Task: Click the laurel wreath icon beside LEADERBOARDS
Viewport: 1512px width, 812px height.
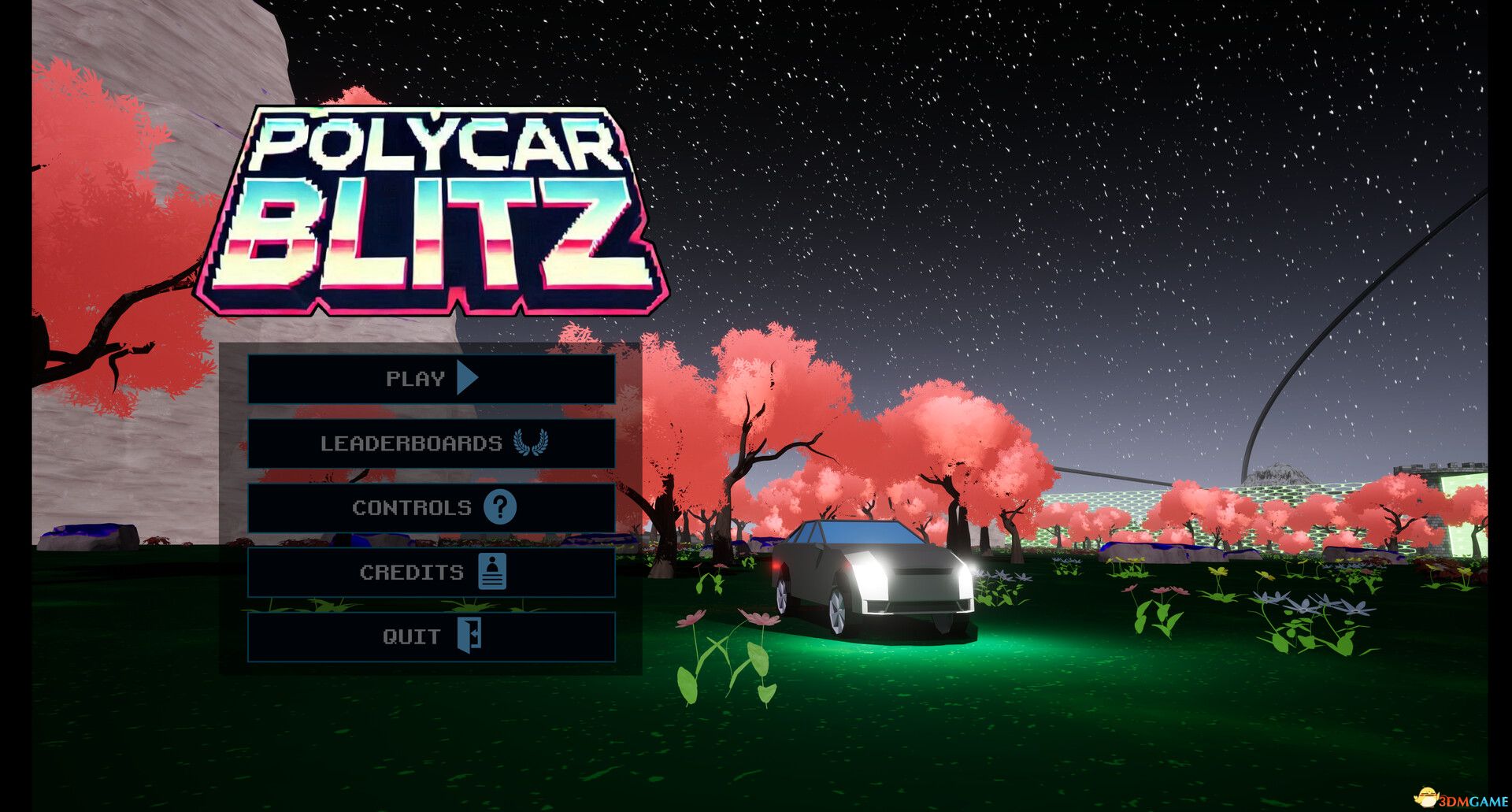Action: pyautogui.click(x=532, y=443)
